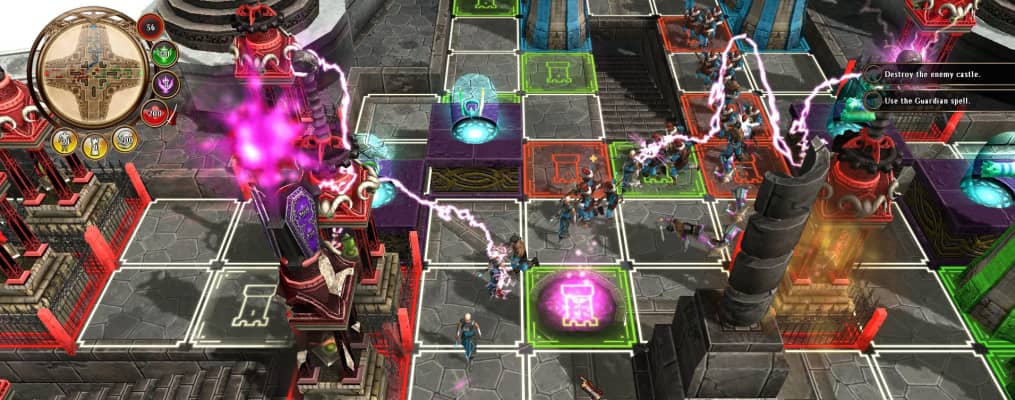The height and width of the screenshot is (400, 1015).
Task: Choose the yellow tower build icon
Action: click(x=96, y=146)
